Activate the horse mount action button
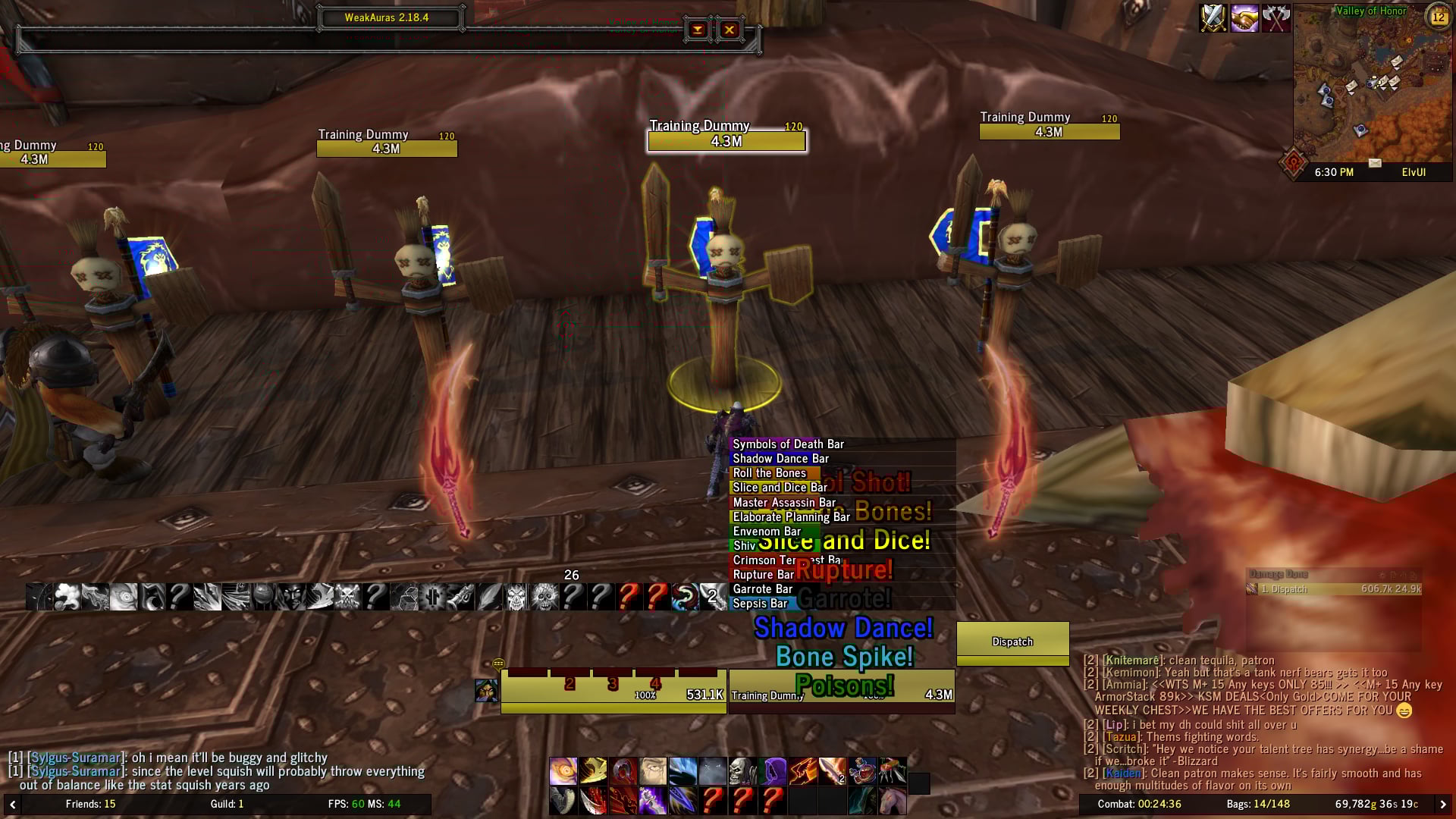The width and height of the screenshot is (1456, 819). [893, 801]
